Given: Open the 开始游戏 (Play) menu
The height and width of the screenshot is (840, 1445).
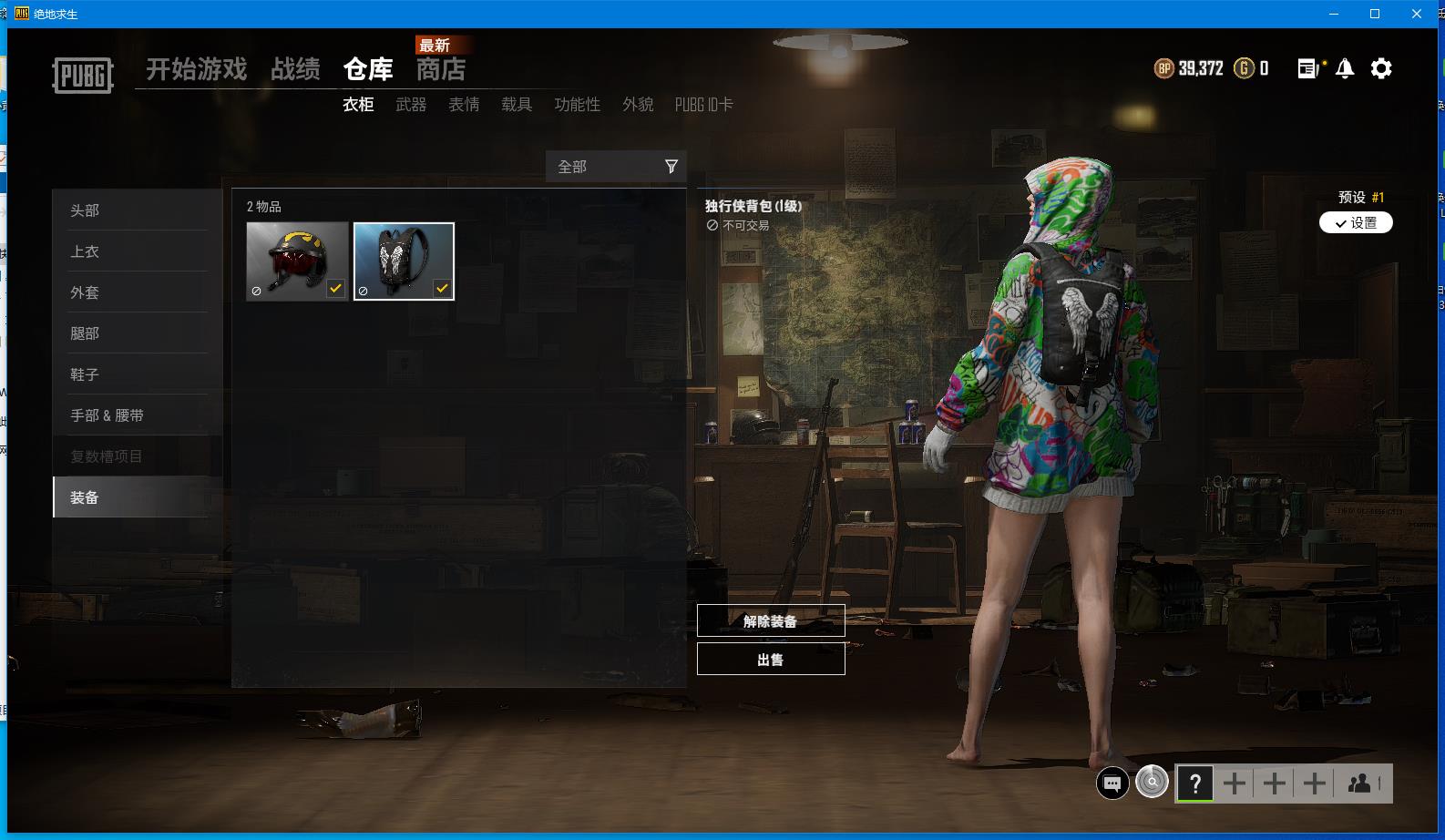Looking at the screenshot, I should coord(196,69).
